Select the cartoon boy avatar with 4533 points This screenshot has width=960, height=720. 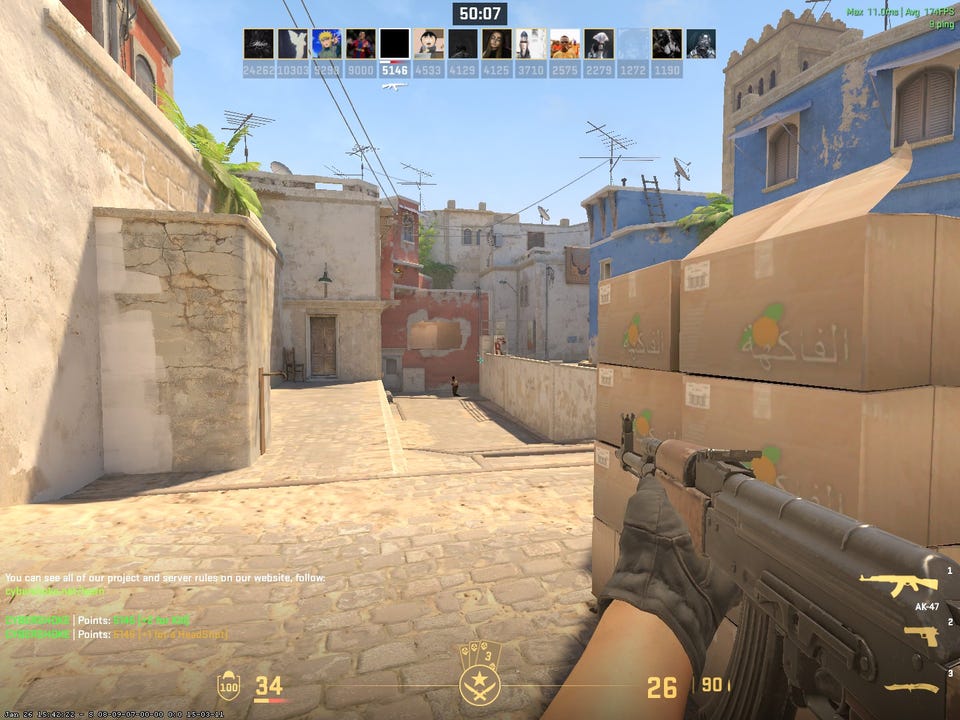428,44
